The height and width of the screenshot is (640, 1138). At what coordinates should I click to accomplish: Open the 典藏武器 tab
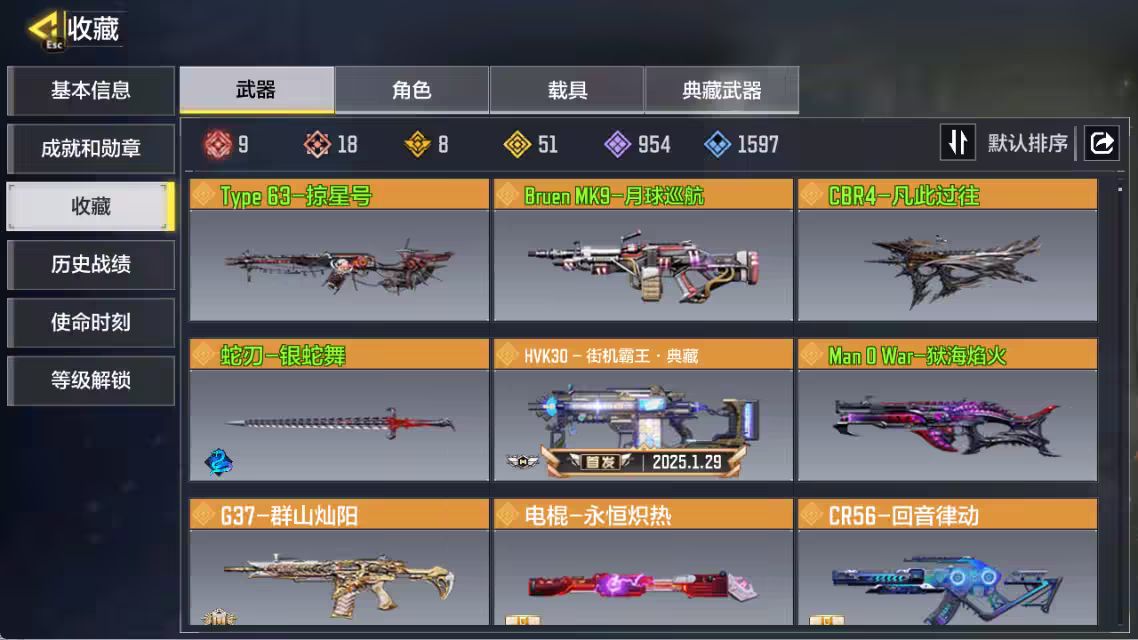(x=722, y=91)
